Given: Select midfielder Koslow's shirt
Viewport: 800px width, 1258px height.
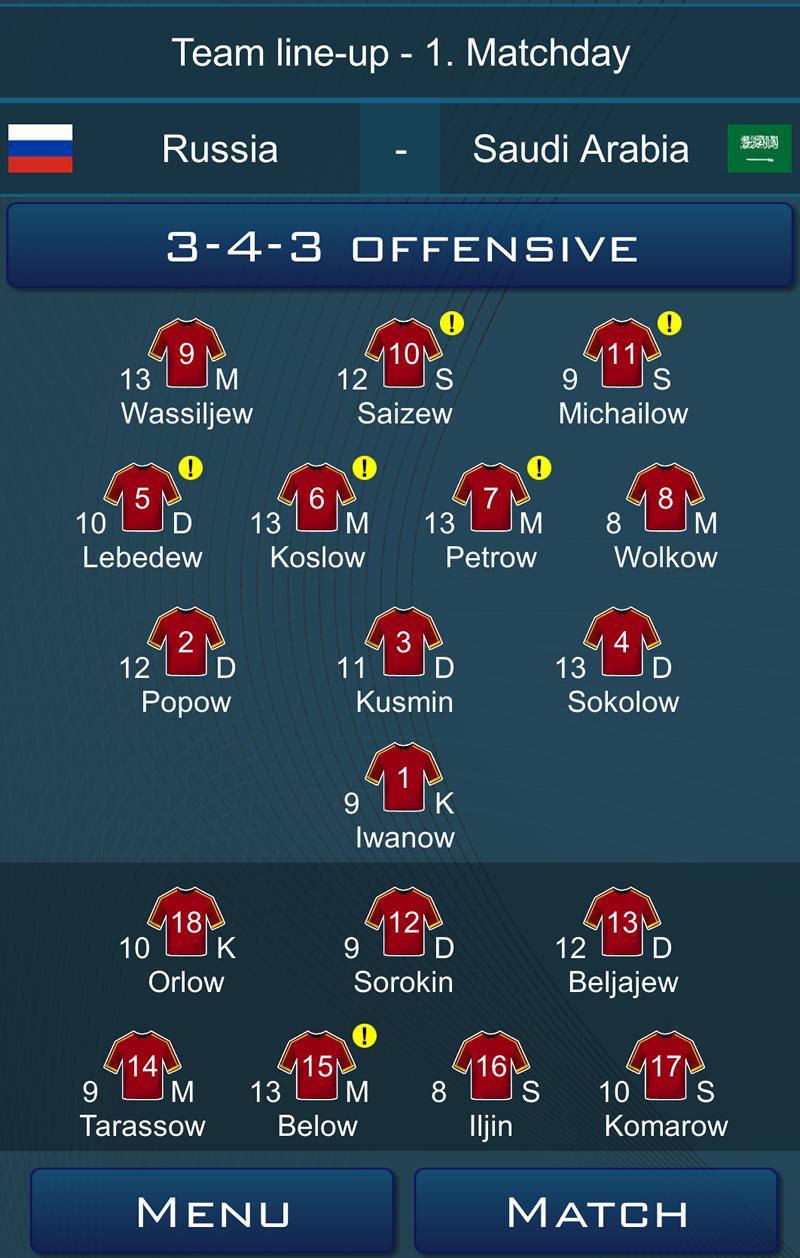Looking at the screenshot, I should [316, 499].
